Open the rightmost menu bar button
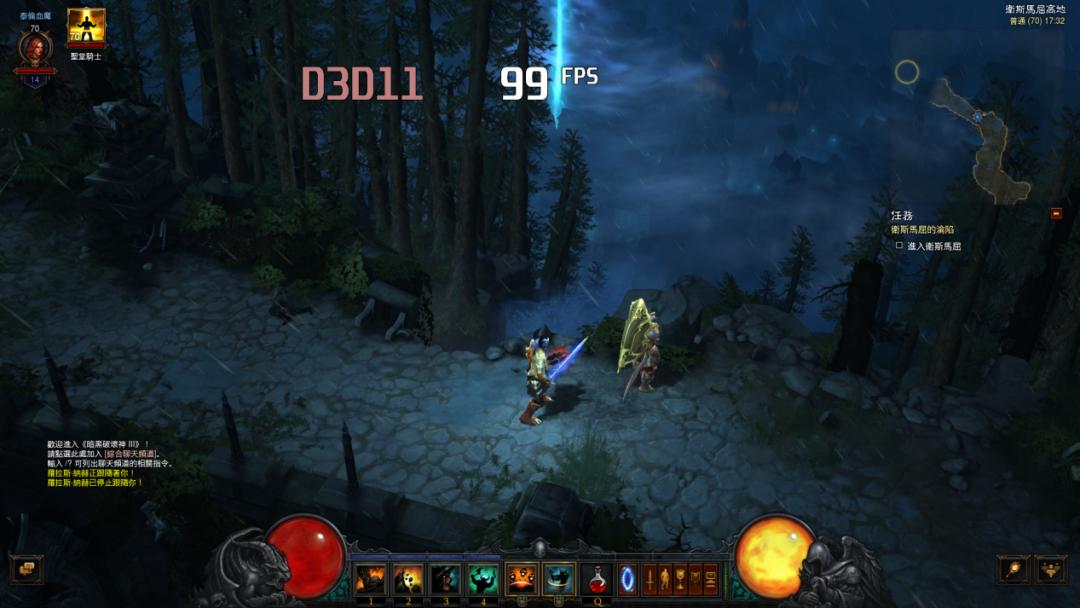1080x608 pixels. (711, 579)
